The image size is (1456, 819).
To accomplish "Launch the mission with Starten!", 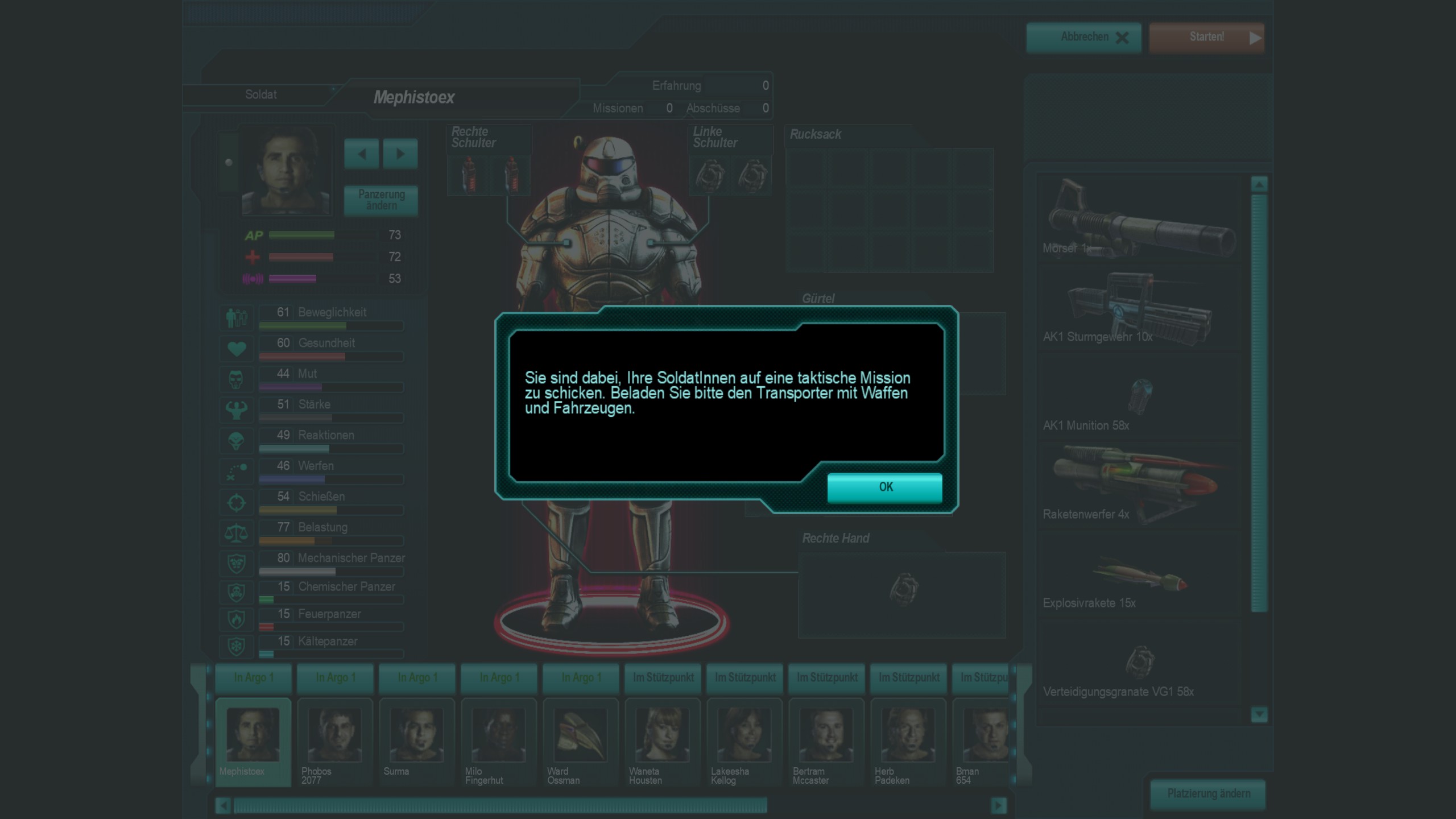I will (1206, 38).
